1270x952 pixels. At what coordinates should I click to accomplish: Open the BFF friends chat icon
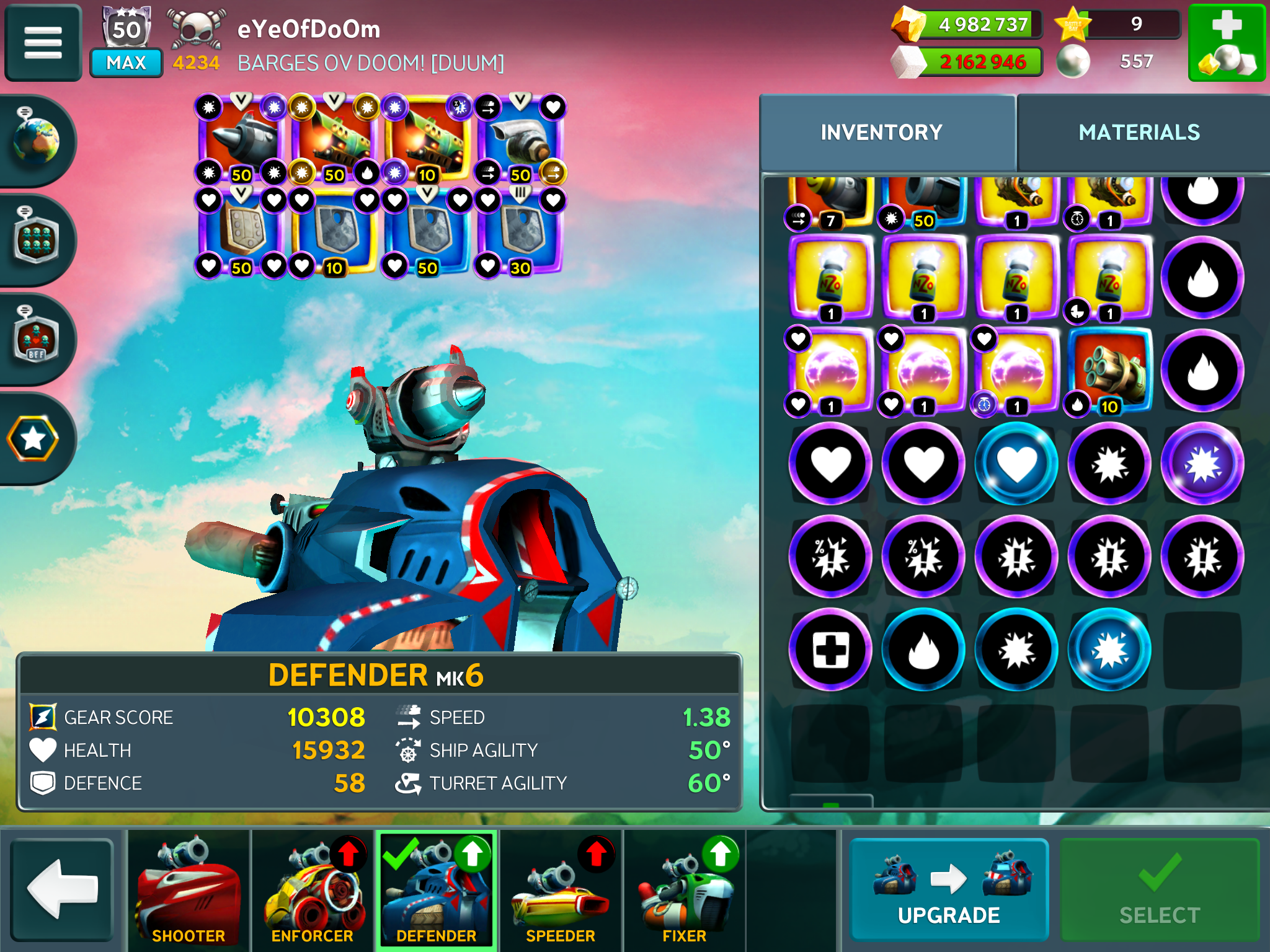point(36,339)
